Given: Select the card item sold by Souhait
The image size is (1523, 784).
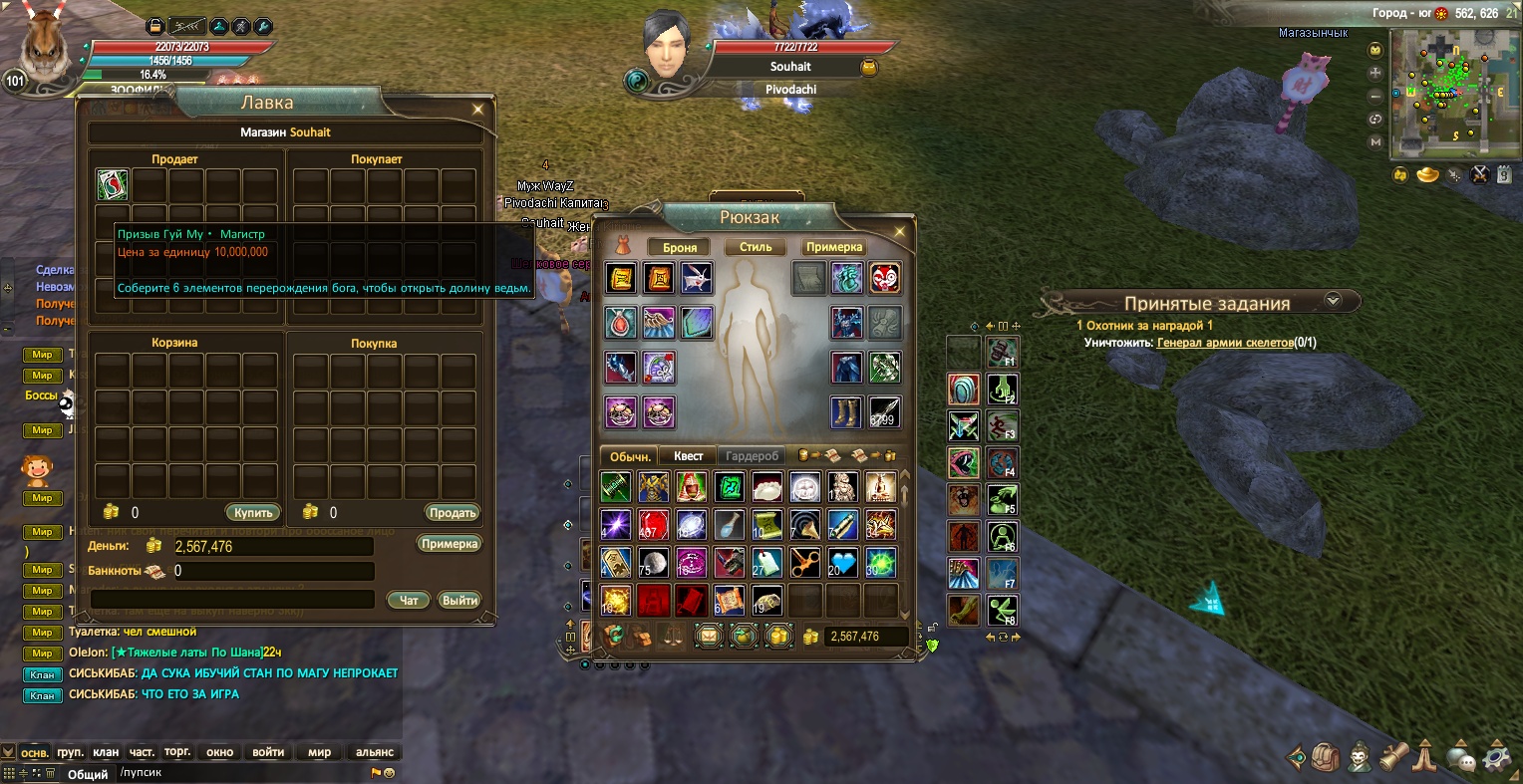Looking at the screenshot, I should tap(112, 184).
